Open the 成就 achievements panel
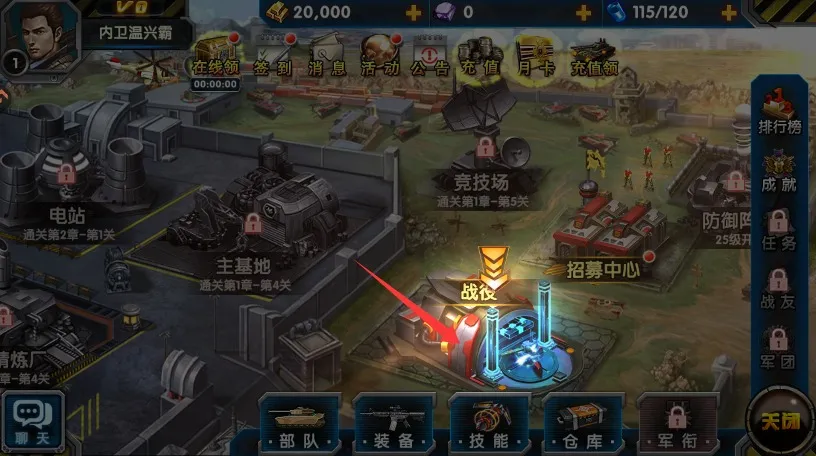Image resolution: width=816 pixels, height=456 pixels. coord(777,170)
